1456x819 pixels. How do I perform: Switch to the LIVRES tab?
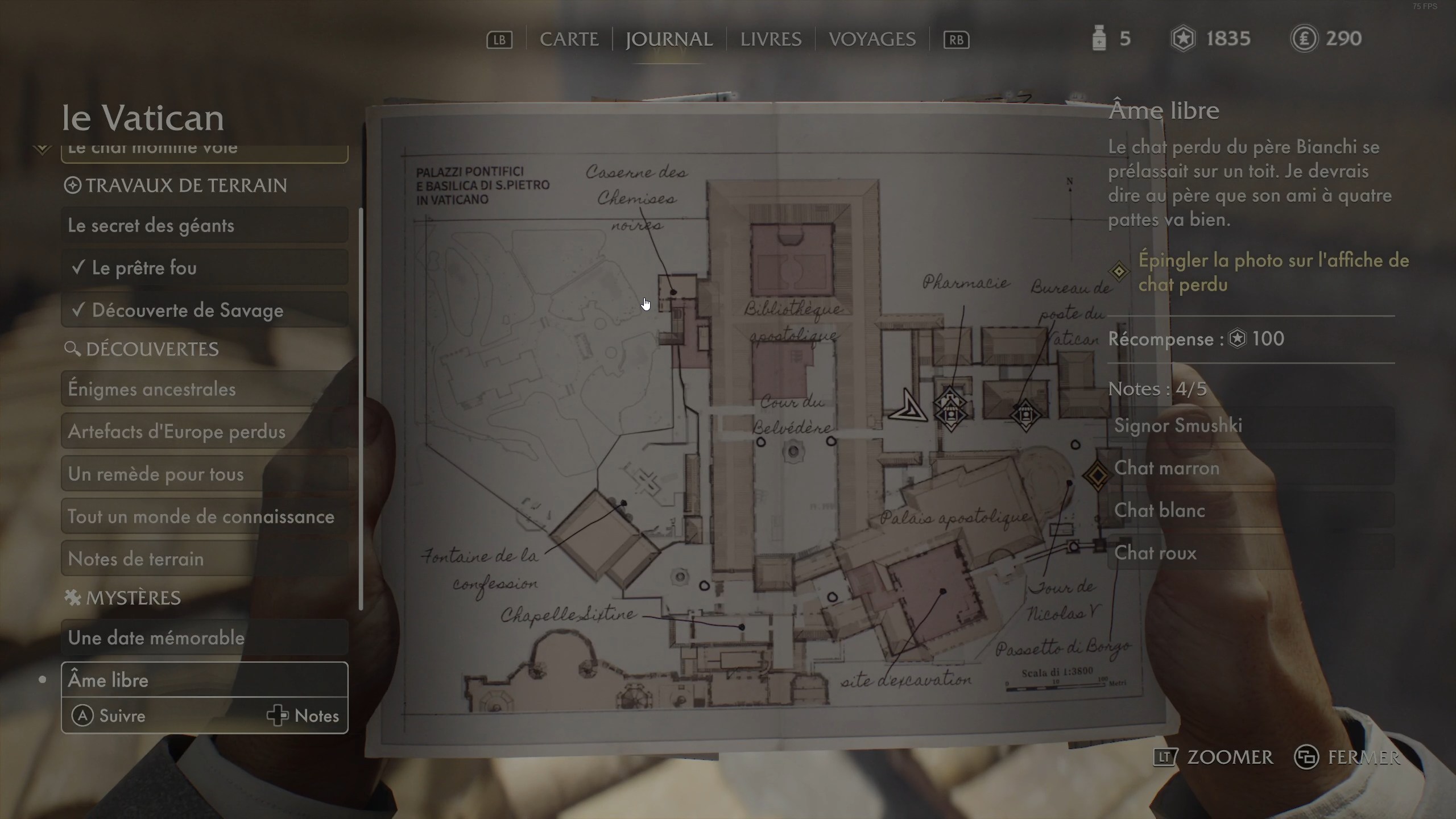coord(771,39)
